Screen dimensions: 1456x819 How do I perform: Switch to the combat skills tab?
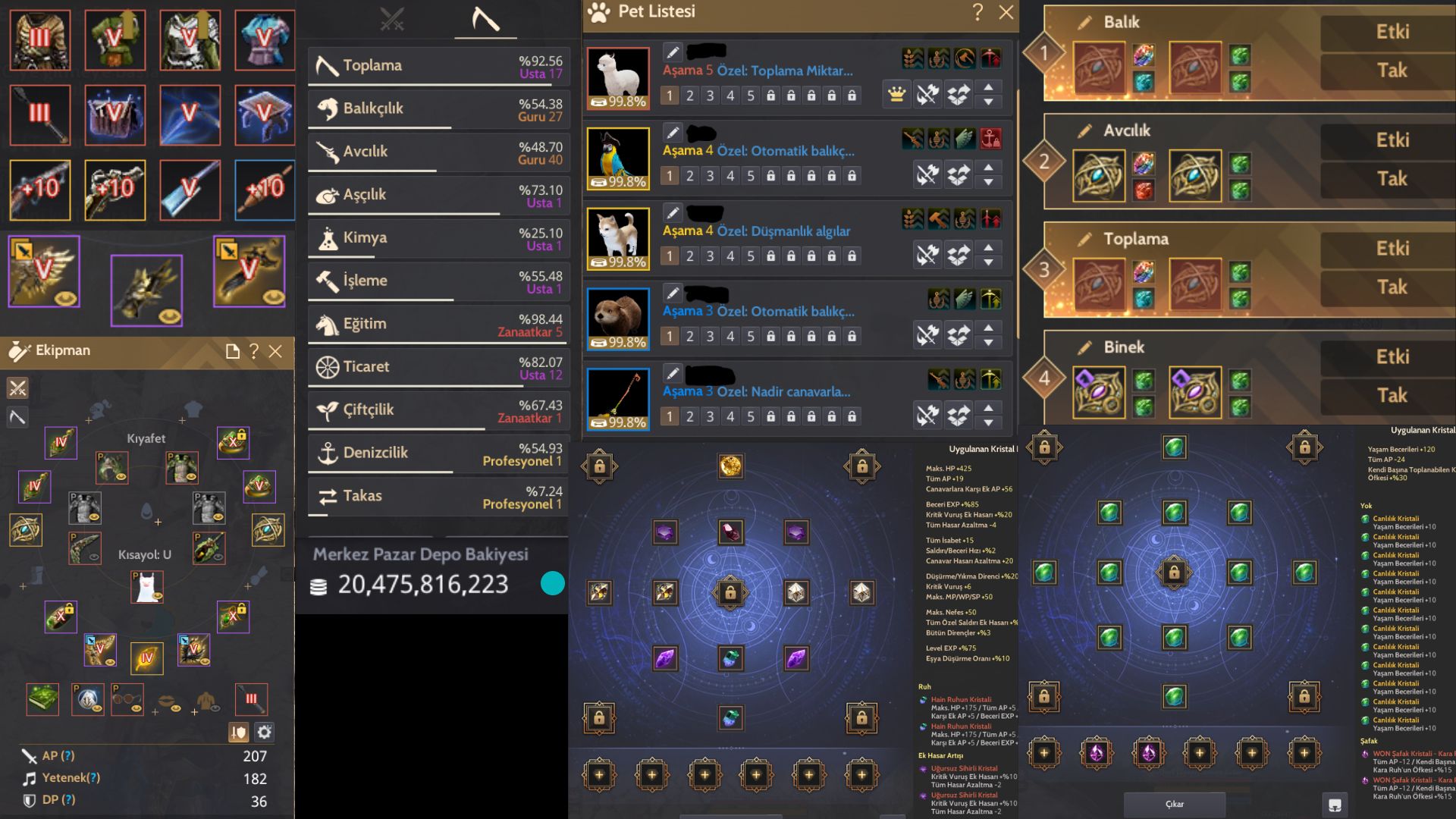coord(392,20)
